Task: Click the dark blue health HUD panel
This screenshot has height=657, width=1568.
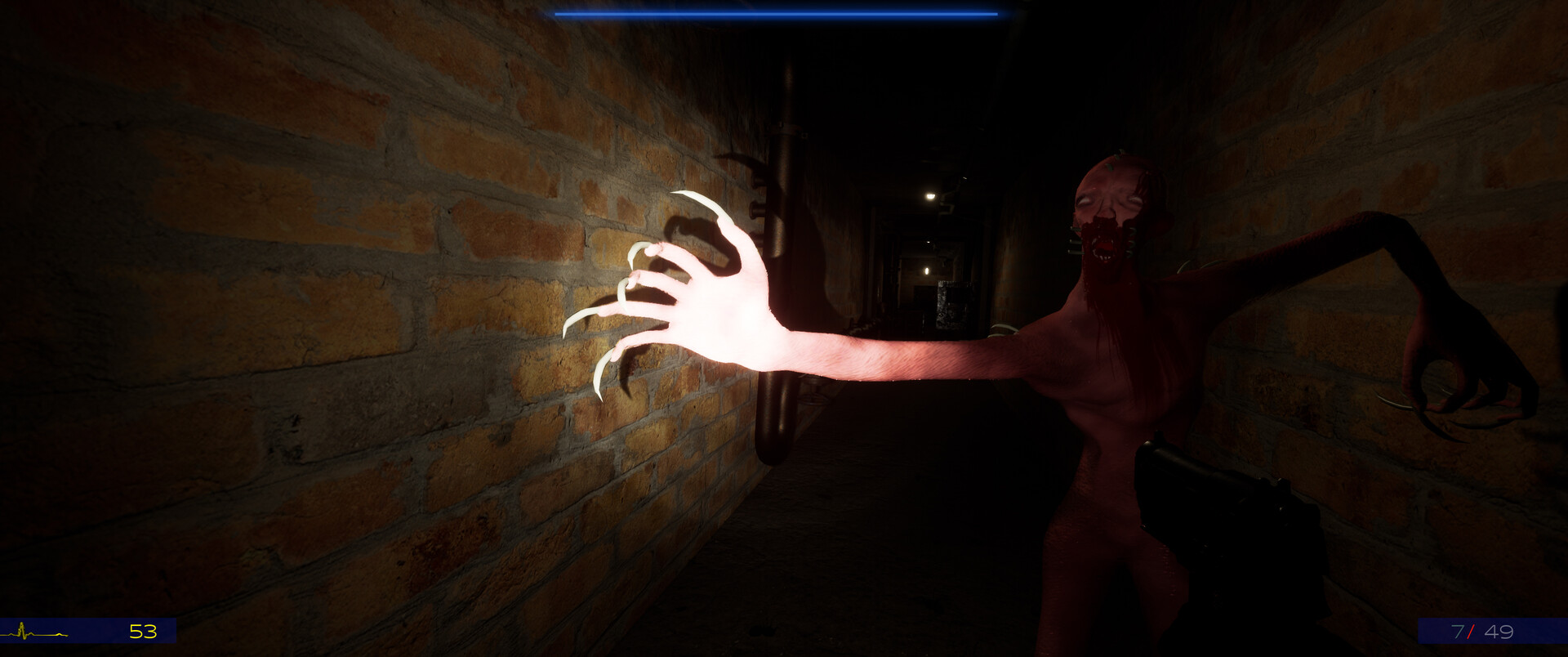Action: 90,631
